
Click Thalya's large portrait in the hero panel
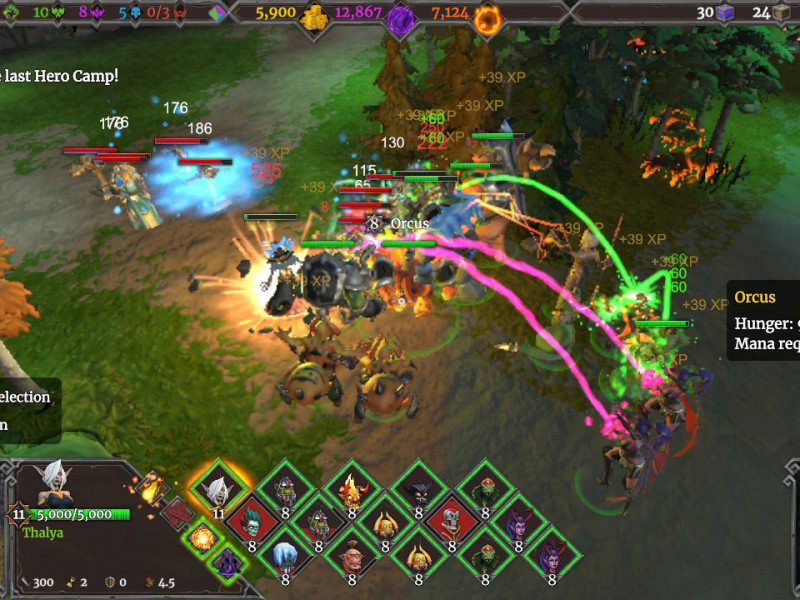coord(58,486)
